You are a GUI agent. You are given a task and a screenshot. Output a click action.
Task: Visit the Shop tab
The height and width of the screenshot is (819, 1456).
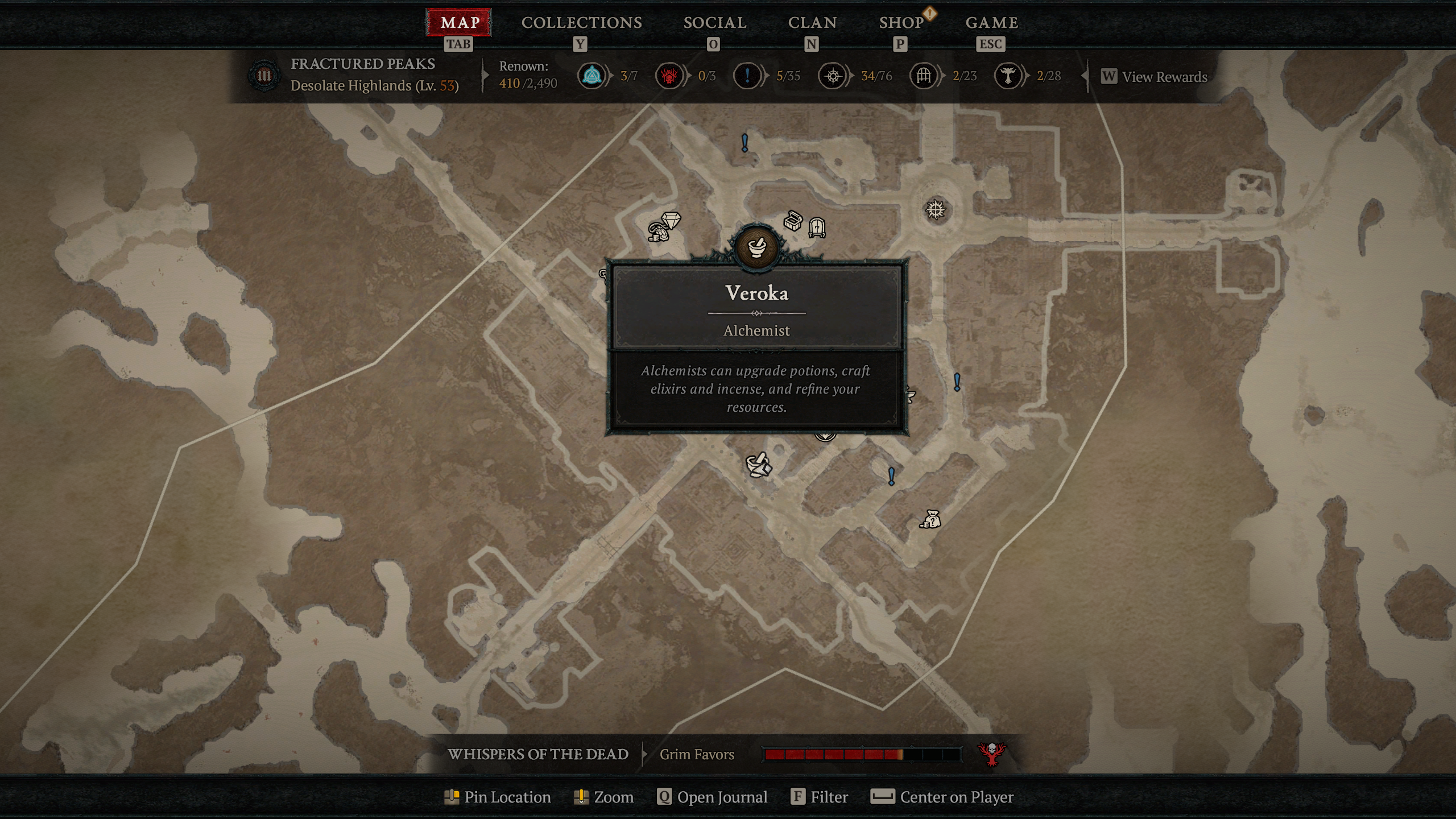tap(901, 23)
